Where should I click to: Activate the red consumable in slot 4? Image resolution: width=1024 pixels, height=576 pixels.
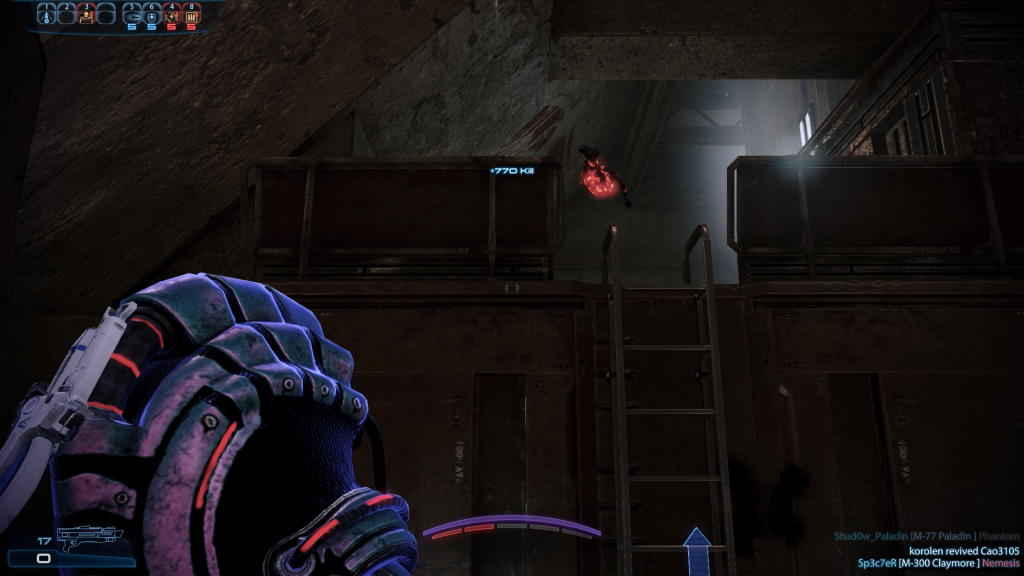(171, 16)
